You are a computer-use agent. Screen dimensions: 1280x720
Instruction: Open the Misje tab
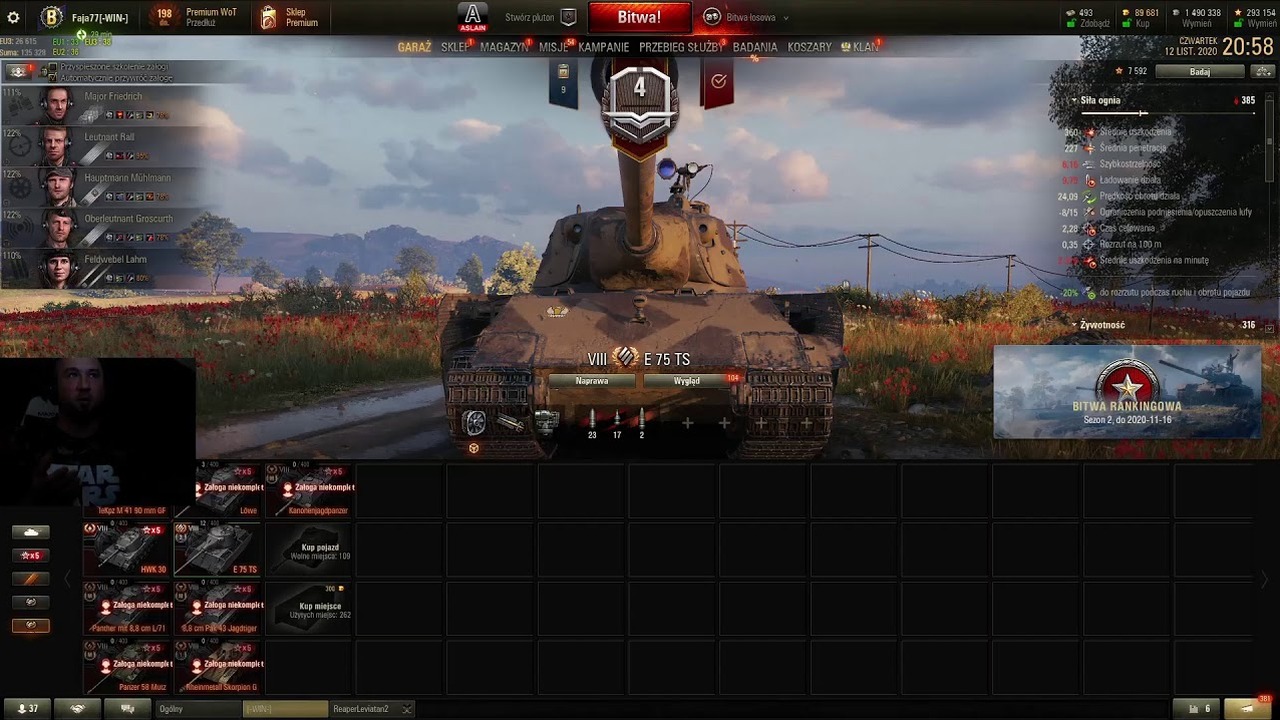click(553, 47)
